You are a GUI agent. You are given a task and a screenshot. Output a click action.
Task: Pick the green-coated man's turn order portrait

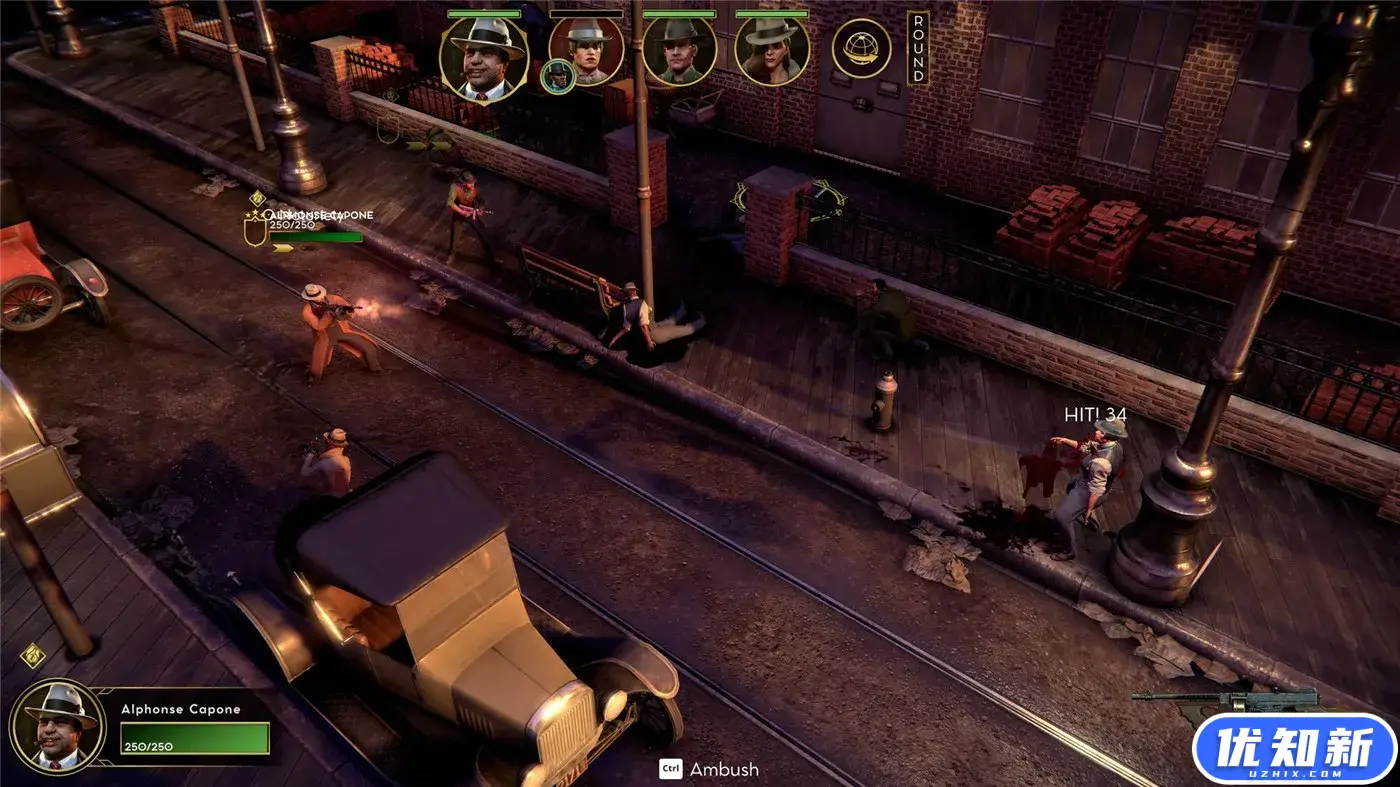tap(679, 49)
